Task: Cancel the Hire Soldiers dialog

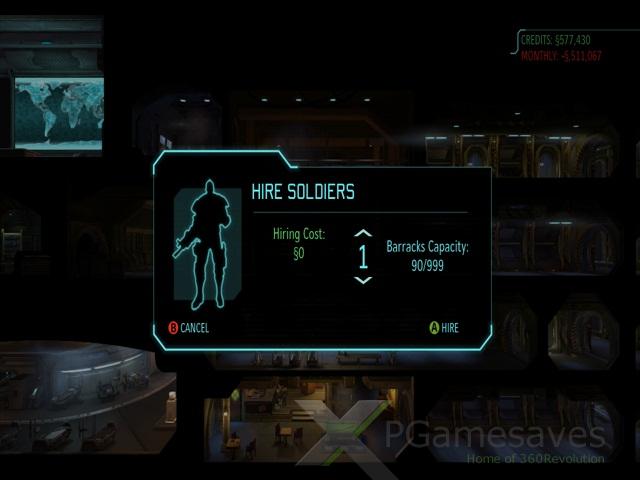Action: tap(188, 328)
